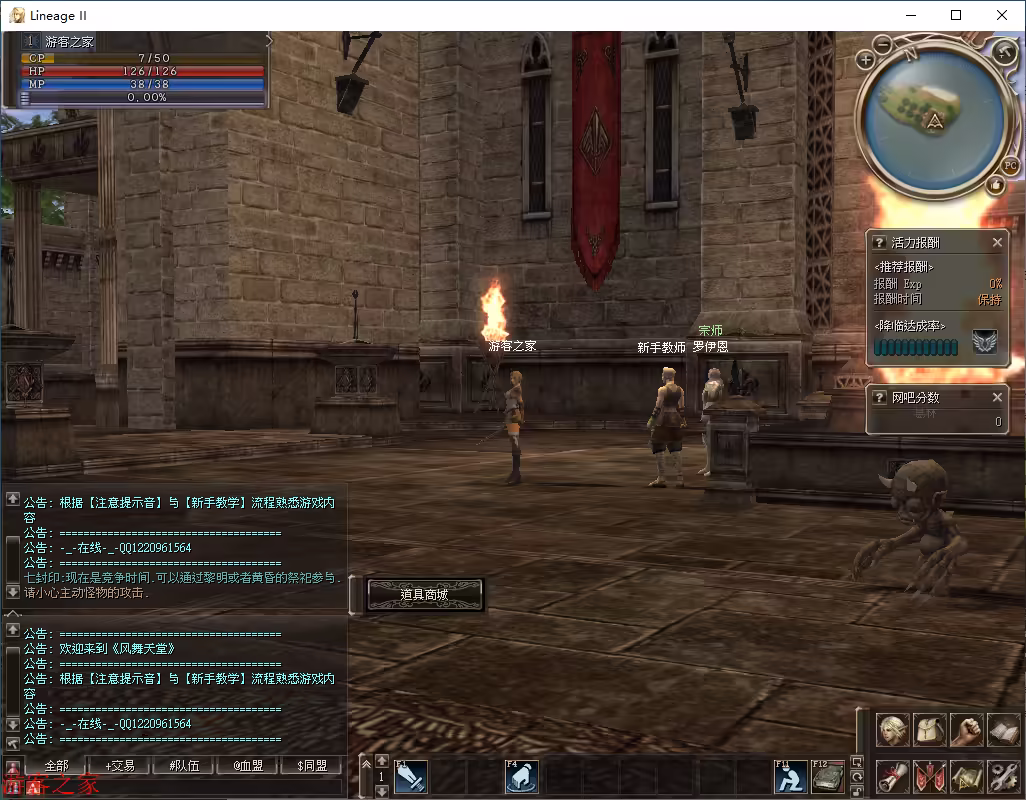
Task: Use the sword attack skill in slot F1
Action: click(411, 776)
